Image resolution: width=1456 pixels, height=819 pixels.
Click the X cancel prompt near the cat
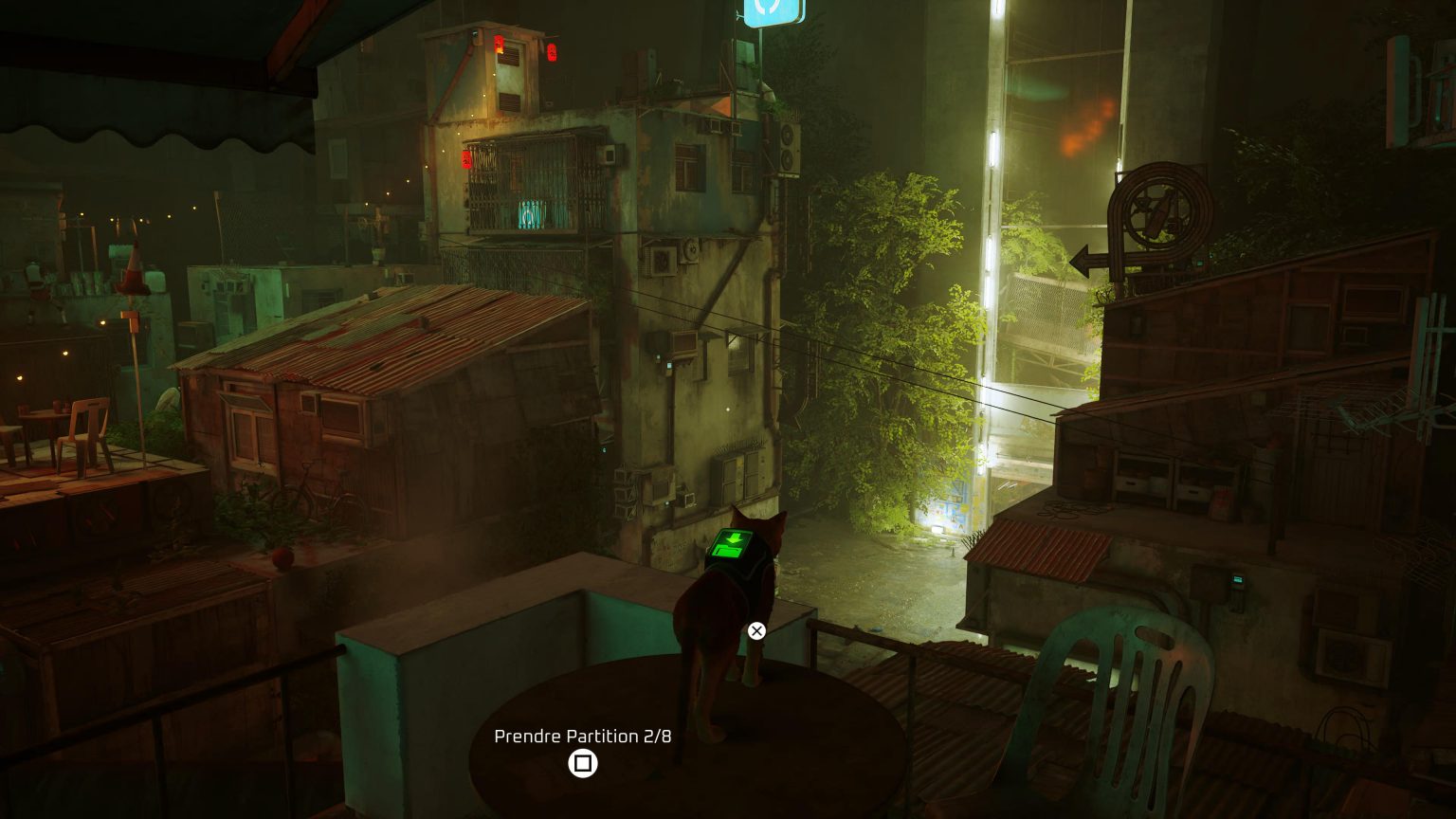[755, 630]
